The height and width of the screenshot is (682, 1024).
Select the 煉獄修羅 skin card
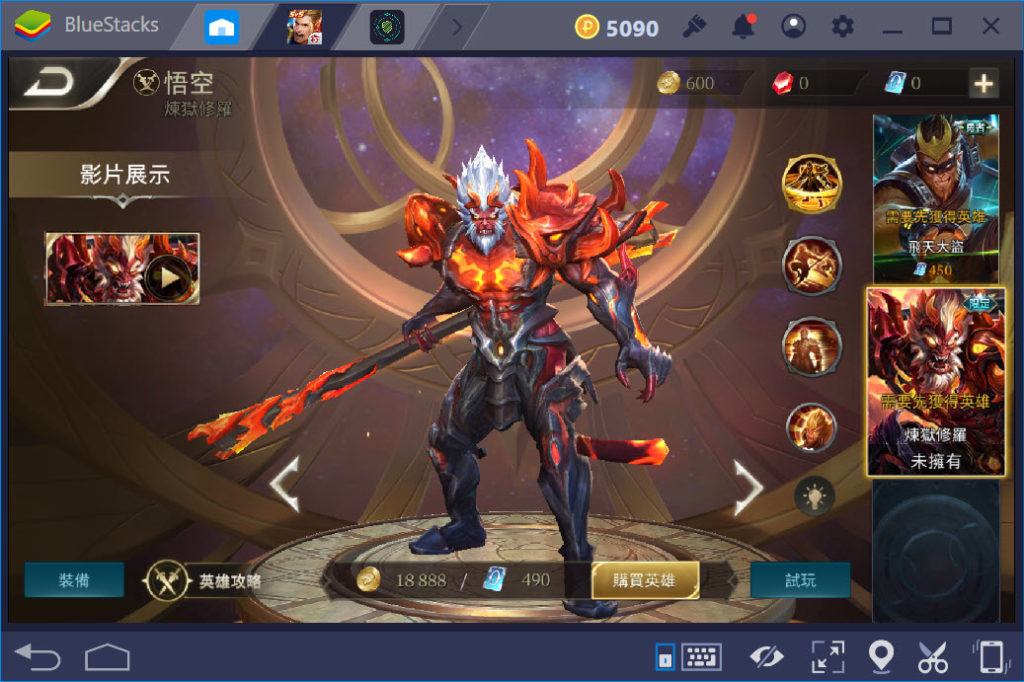pyautogui.click(x=936, y=382)
